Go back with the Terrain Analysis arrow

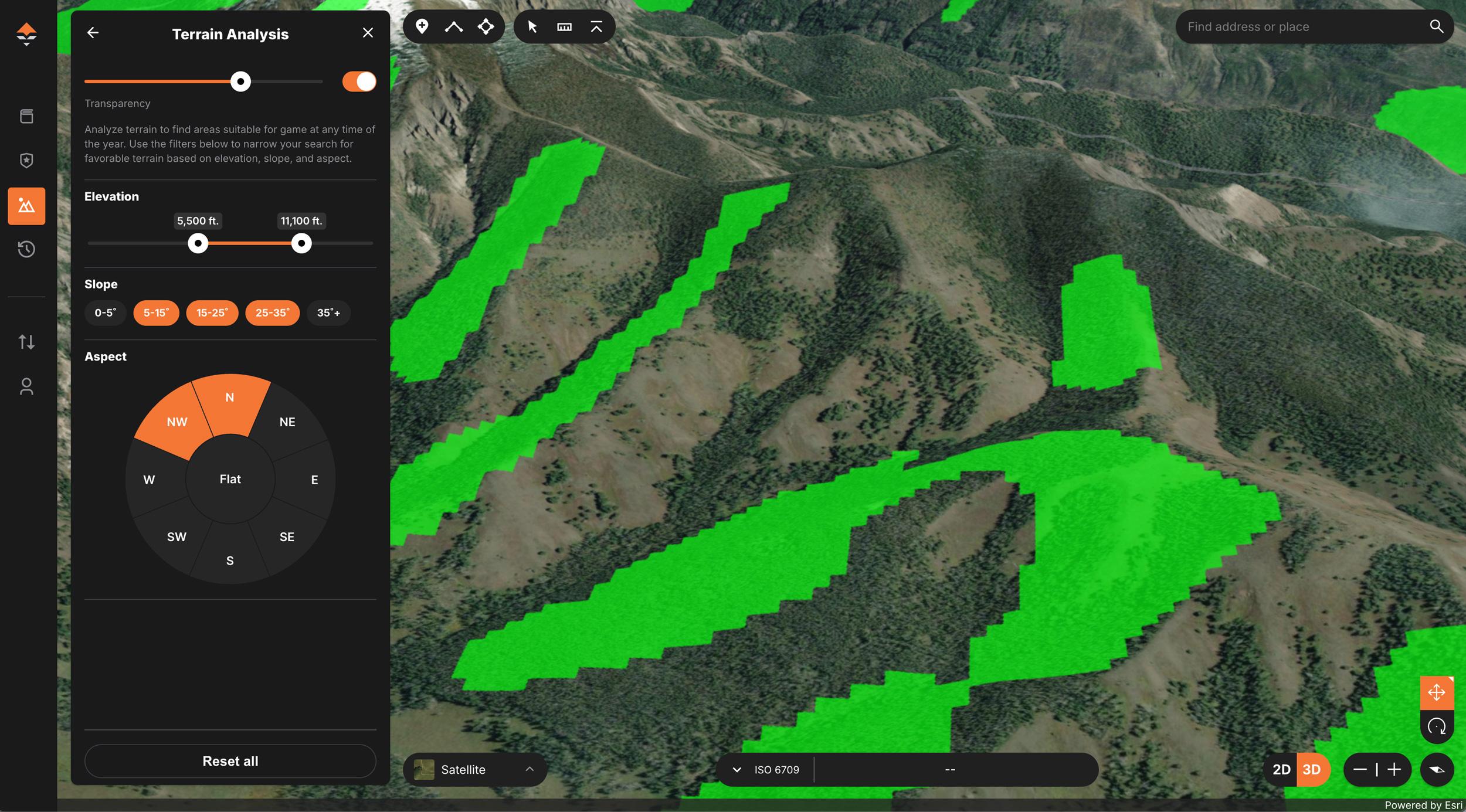92,32
